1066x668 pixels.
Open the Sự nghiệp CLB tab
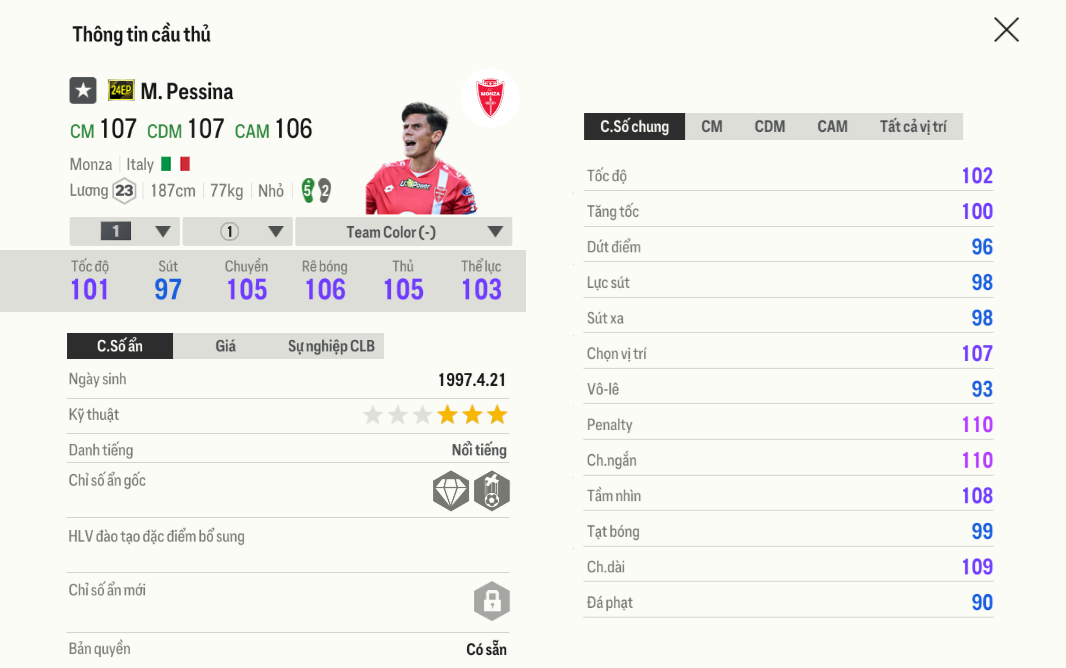[331, 346]
